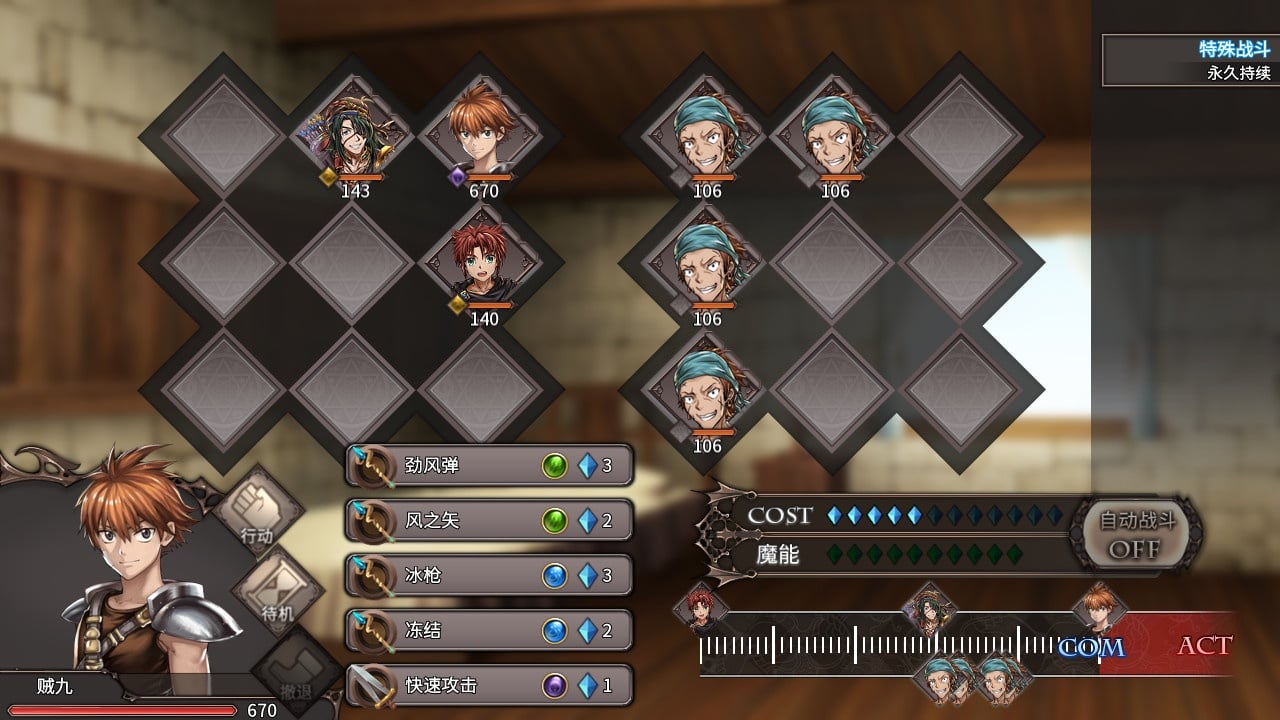Choose the 风之矢 skill

tap(489, 521)
